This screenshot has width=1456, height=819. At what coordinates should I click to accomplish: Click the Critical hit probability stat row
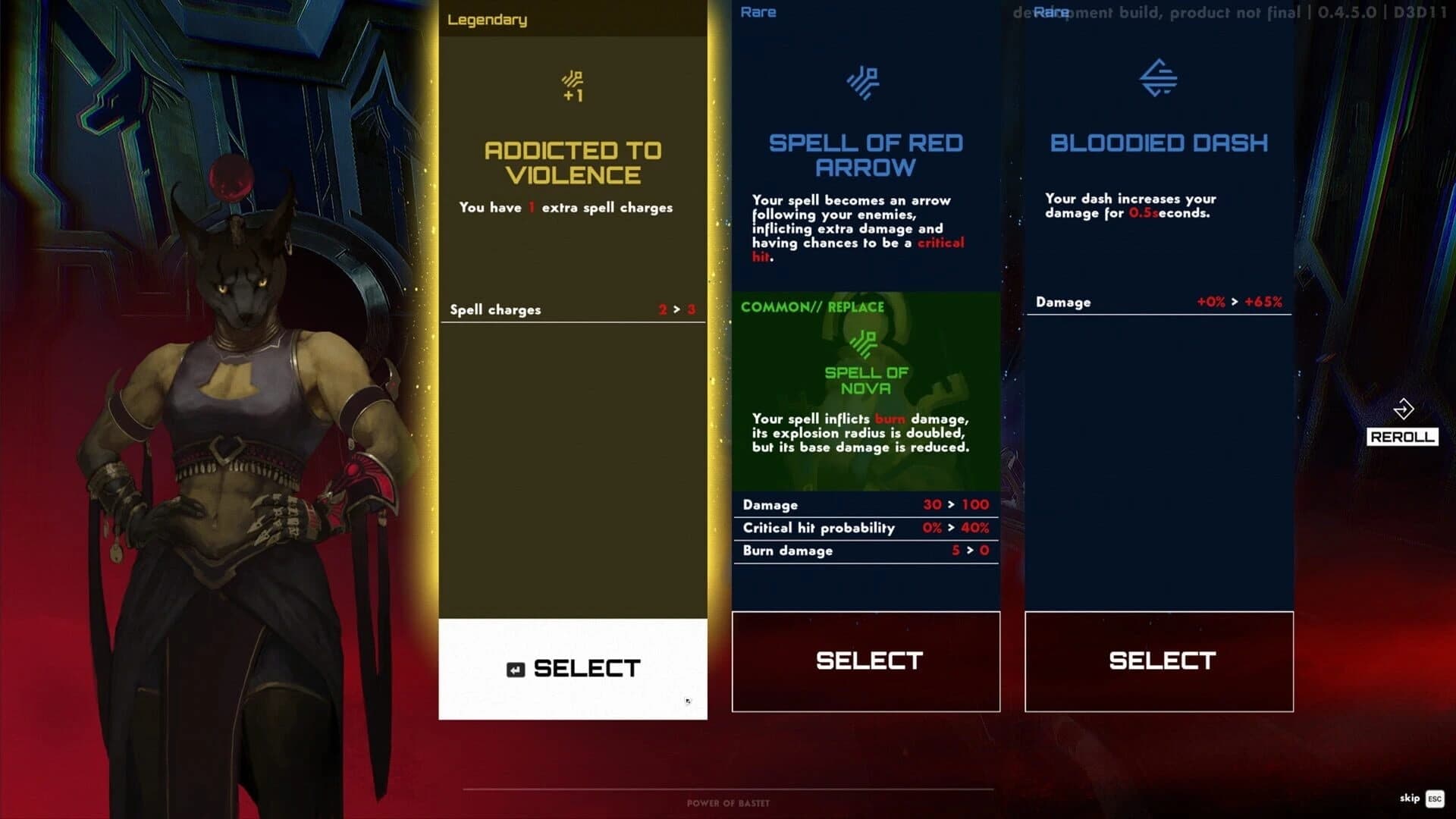click(x=865, y=528)
